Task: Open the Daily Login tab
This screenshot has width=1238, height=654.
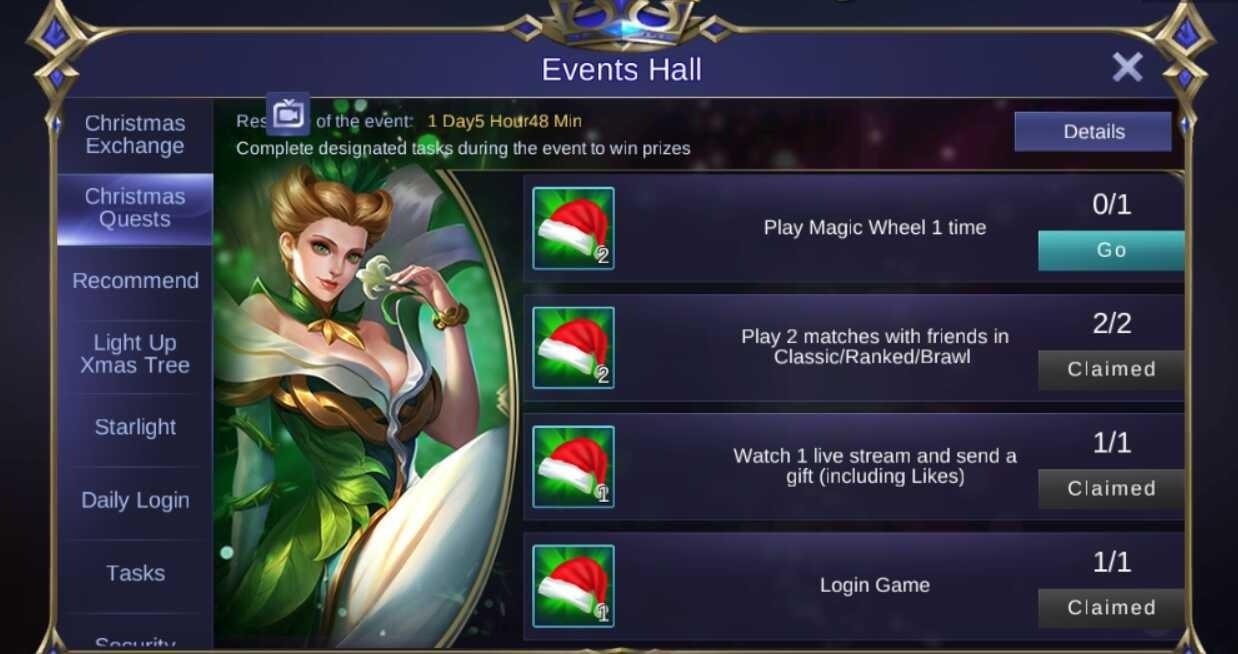Action: coord(135,500)
